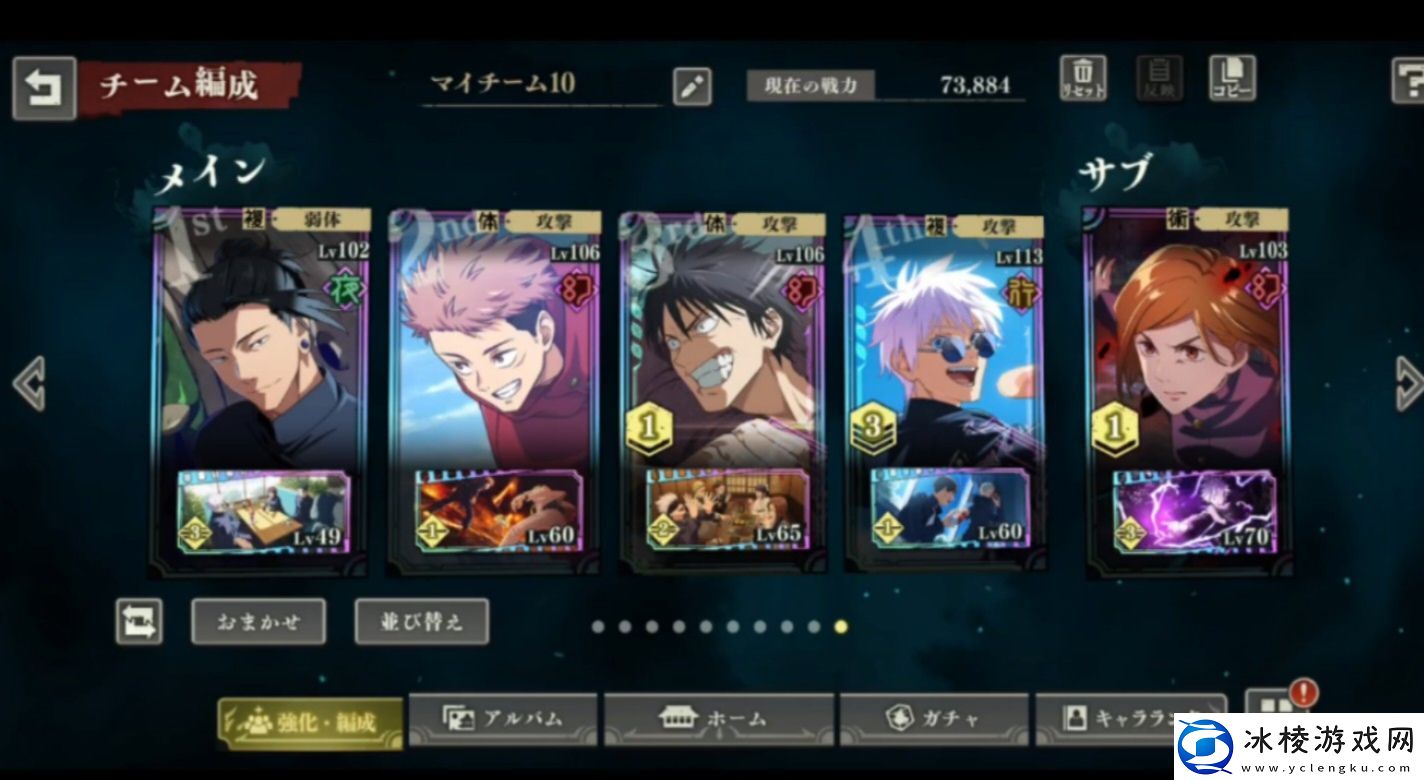
Task: Copy the team using the コピー button
Action: [x=1232, y=79]
